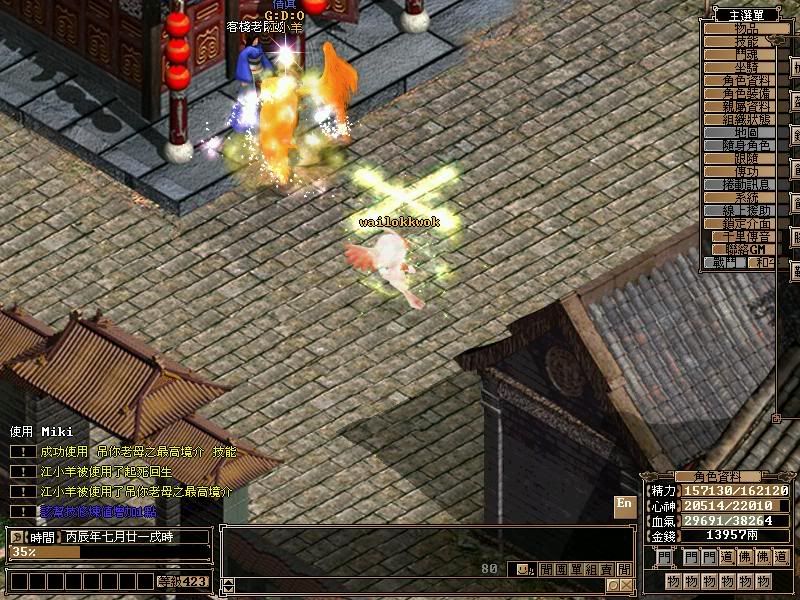Select the 跟隨 follow option
This screenshot has width=800, height=600.
738,158
